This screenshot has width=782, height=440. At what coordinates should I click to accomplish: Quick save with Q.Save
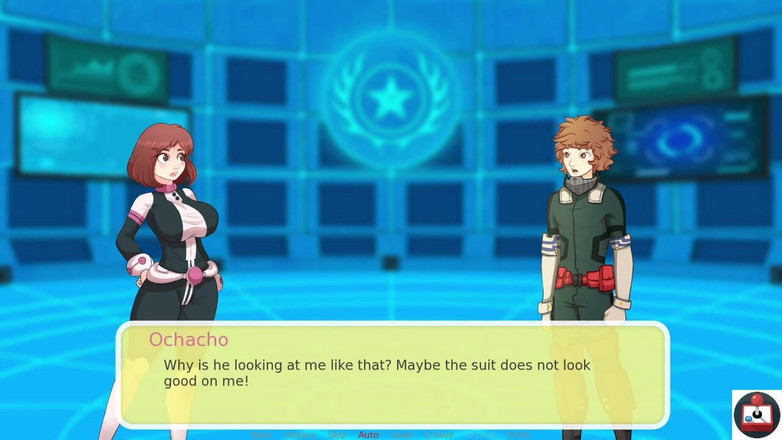pyautogui.click(x=437, y=435)
